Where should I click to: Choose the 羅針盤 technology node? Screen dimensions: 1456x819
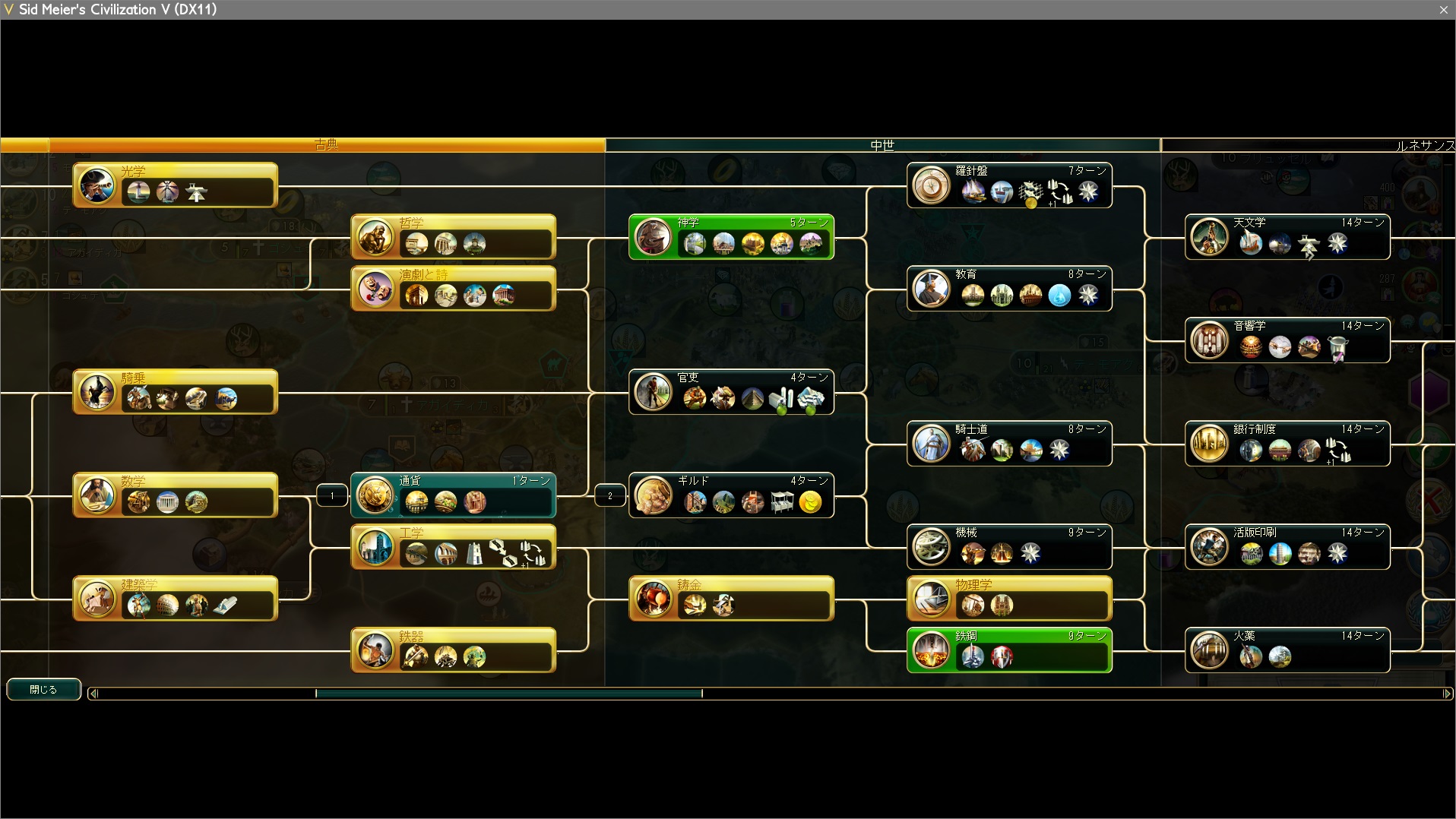[x=1009, y=185]
